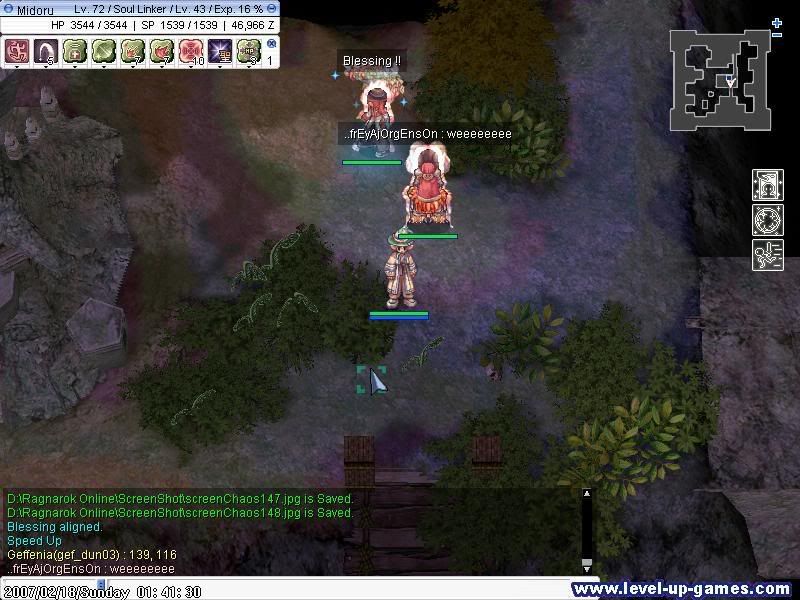Select the red cross skill showing 10
This screenshot has height=600, width=800.
(191, 51)
